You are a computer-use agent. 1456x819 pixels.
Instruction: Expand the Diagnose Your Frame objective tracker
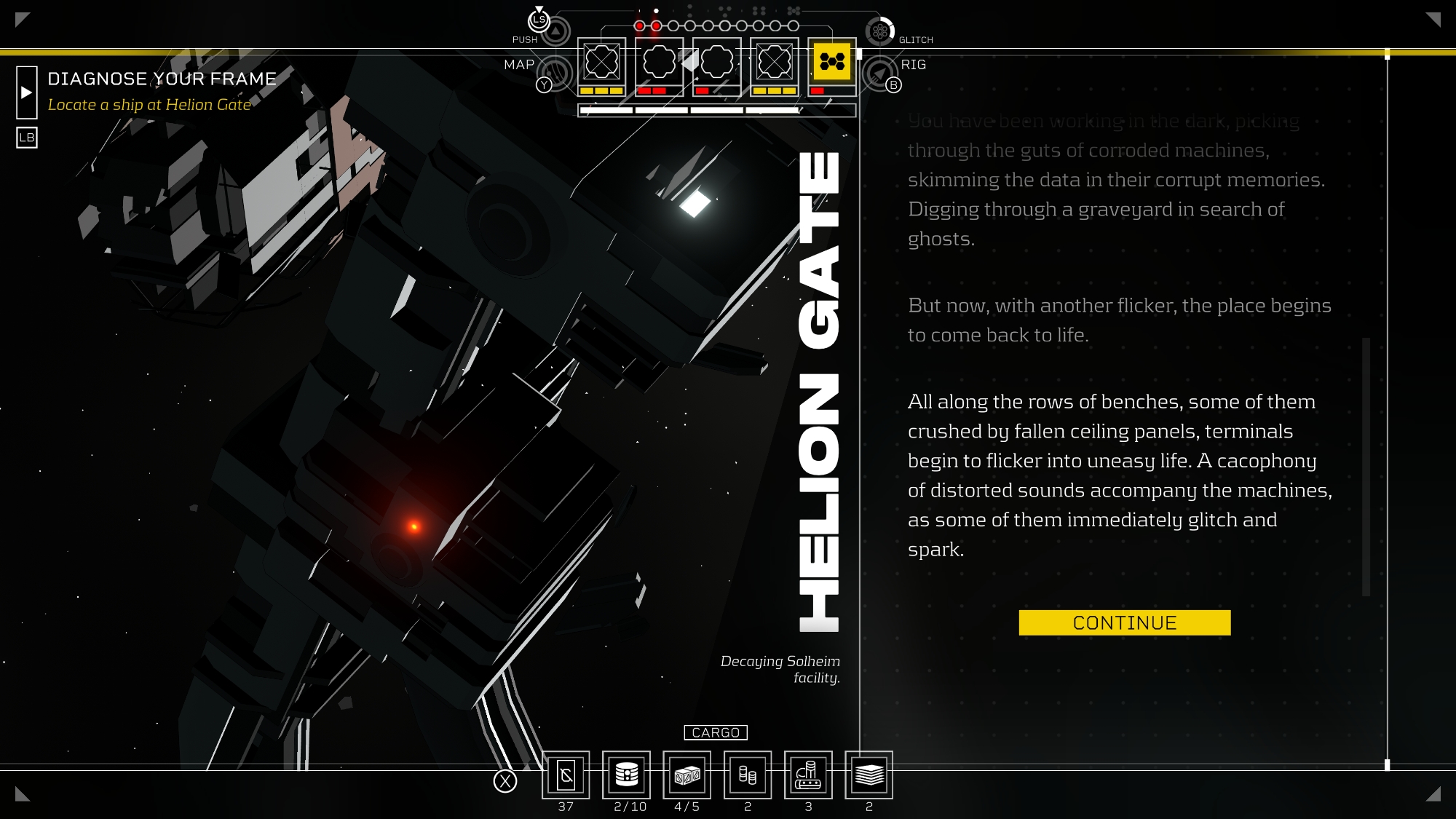click(x=27, y=92)
